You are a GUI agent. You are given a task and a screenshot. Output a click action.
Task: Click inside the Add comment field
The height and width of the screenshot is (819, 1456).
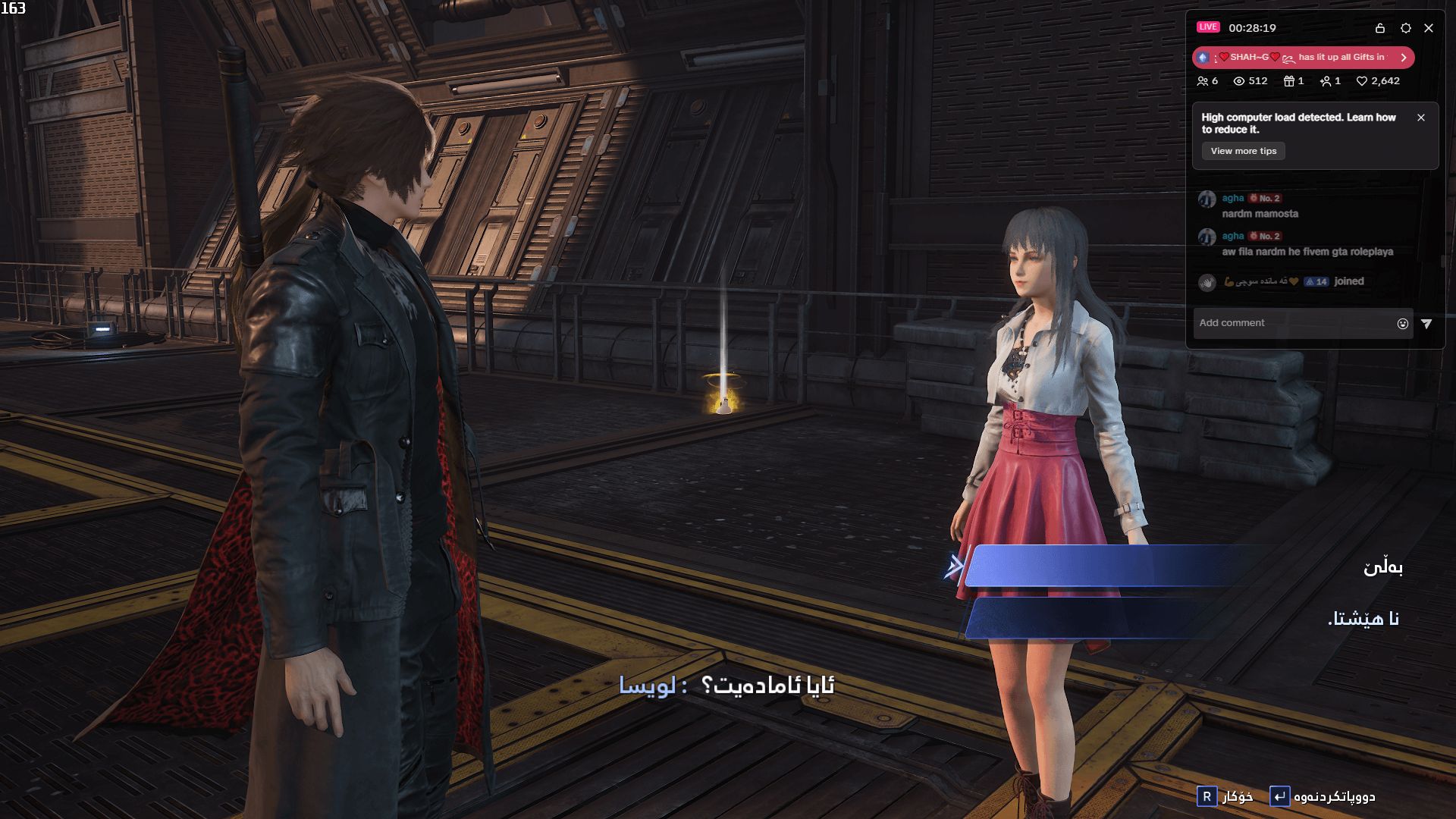pos(1274,323)
